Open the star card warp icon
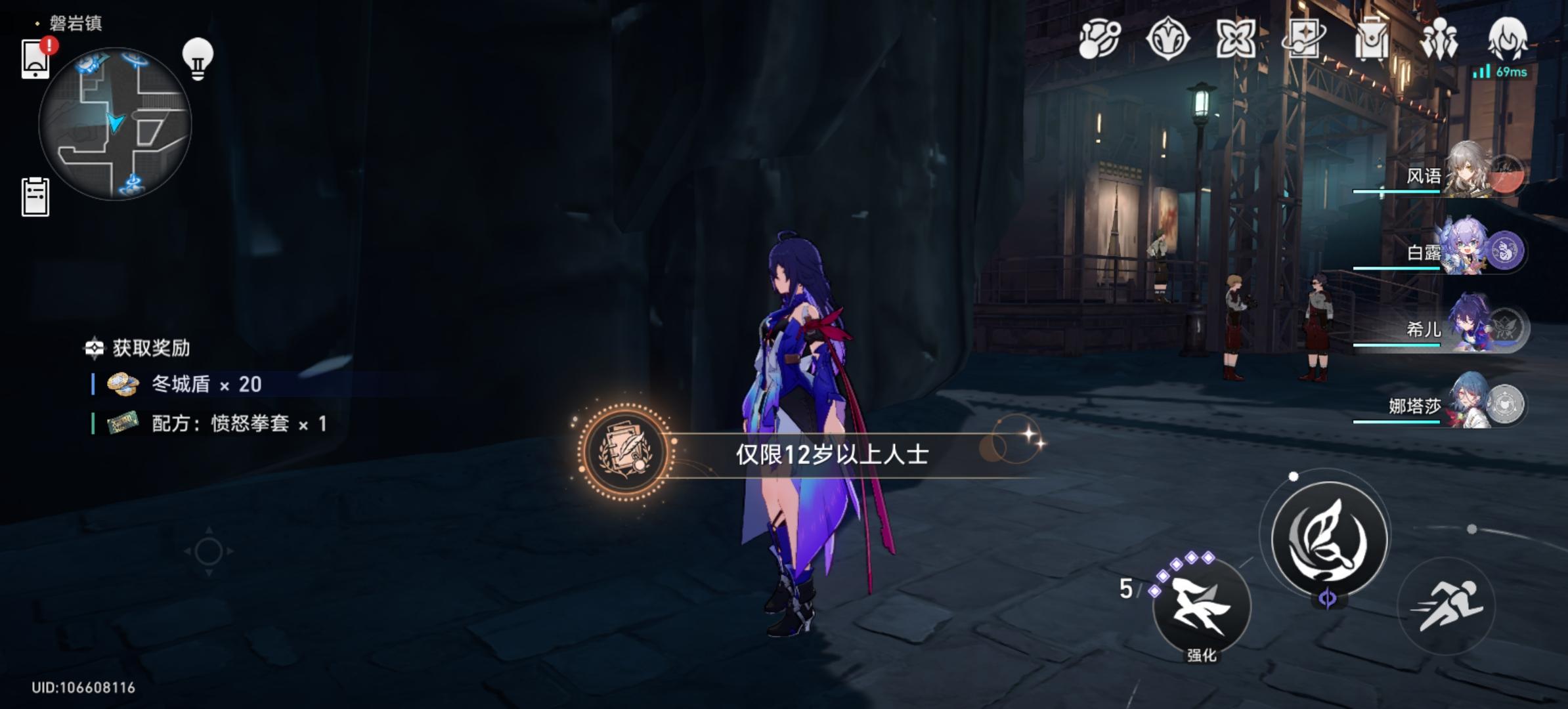This screenshot has width=1568, height=709. point(1303,38)
